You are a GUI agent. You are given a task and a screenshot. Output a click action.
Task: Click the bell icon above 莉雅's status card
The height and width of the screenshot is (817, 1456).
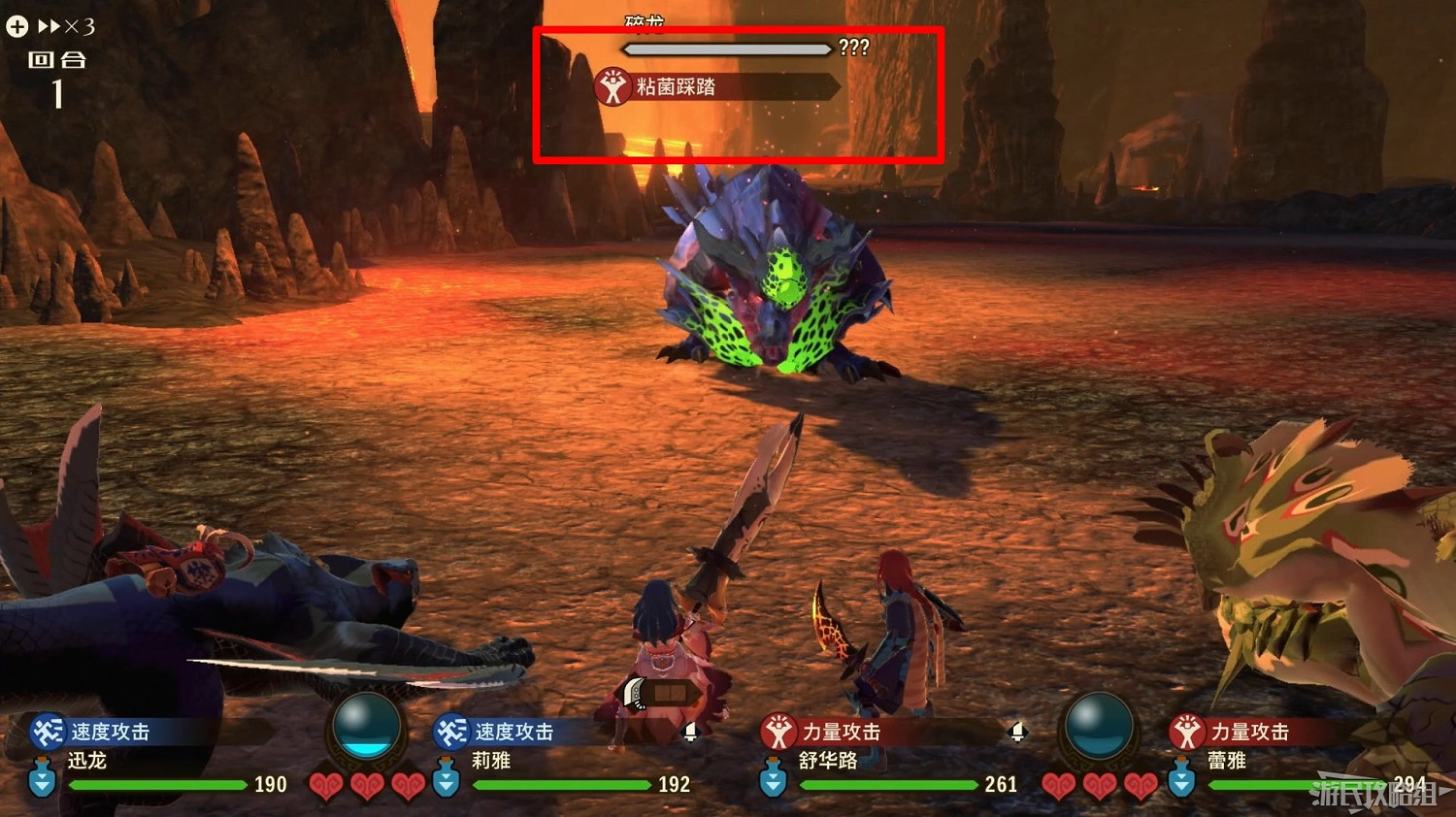click(x=691, y=734)
